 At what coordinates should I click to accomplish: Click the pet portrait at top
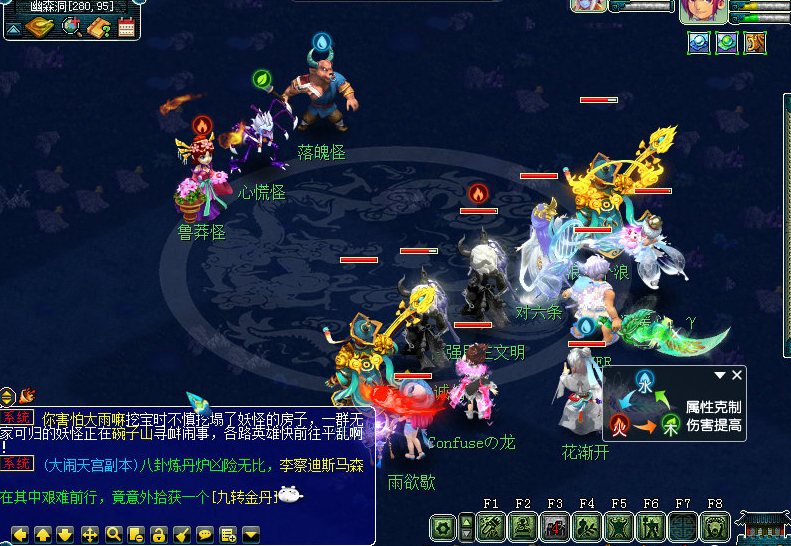(588, 5)
